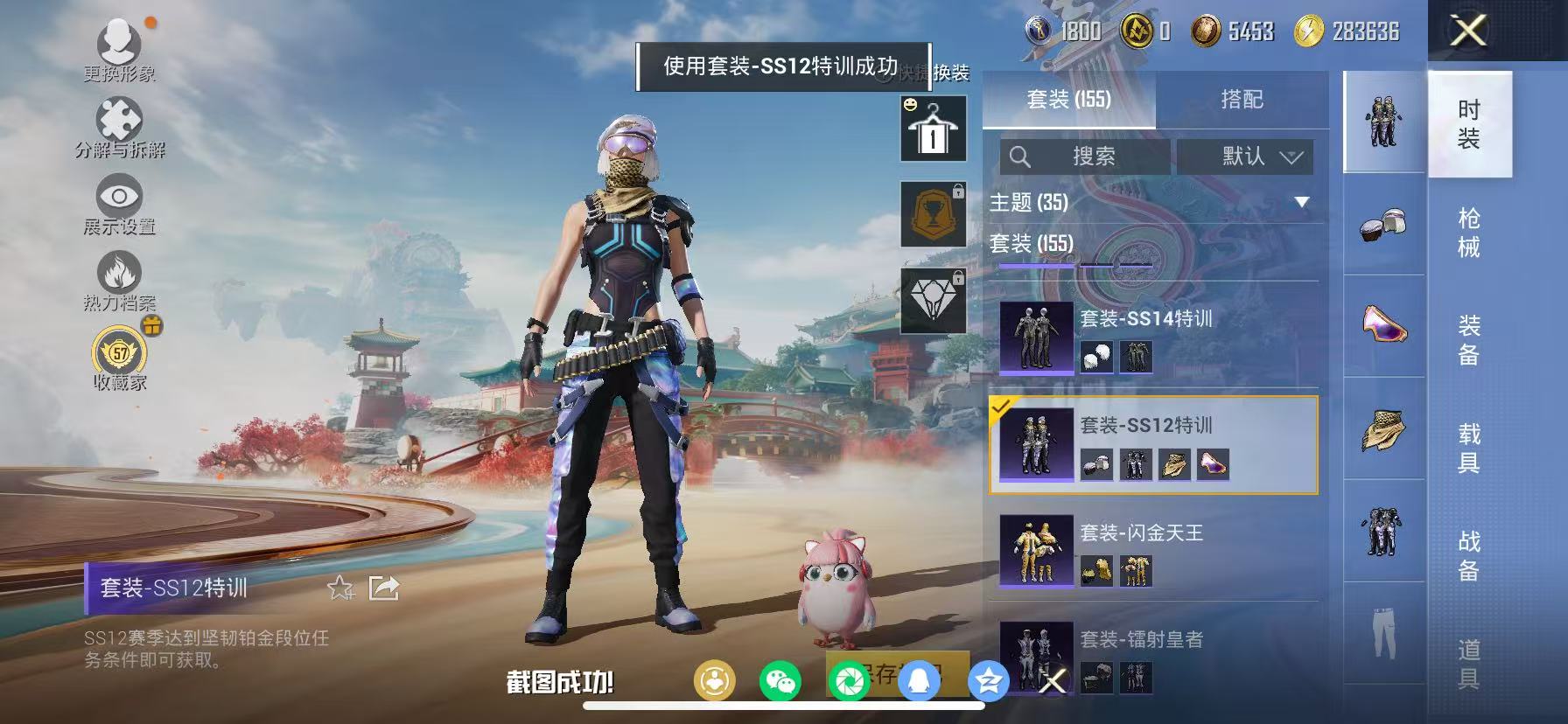The image size is (1568, 724).
Task: Switch to the 搭配 tab
Action: tap(1242, 99)
